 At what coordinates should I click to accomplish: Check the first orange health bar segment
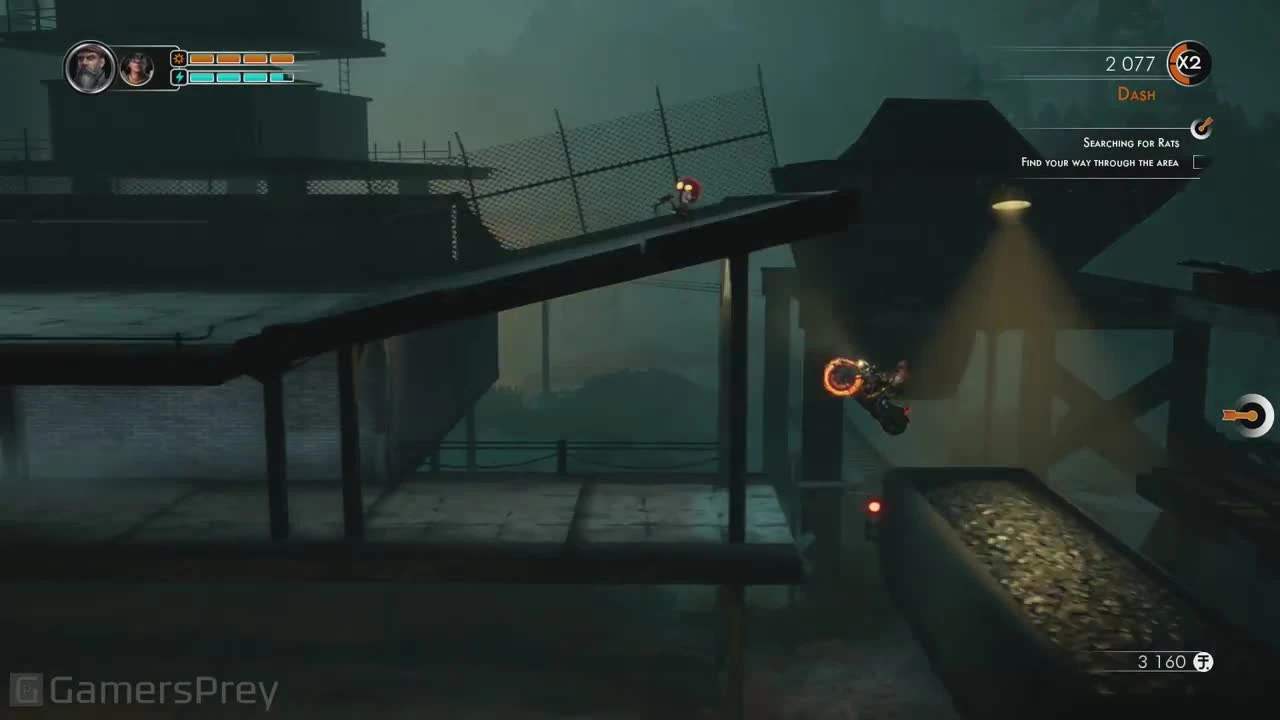201,58
